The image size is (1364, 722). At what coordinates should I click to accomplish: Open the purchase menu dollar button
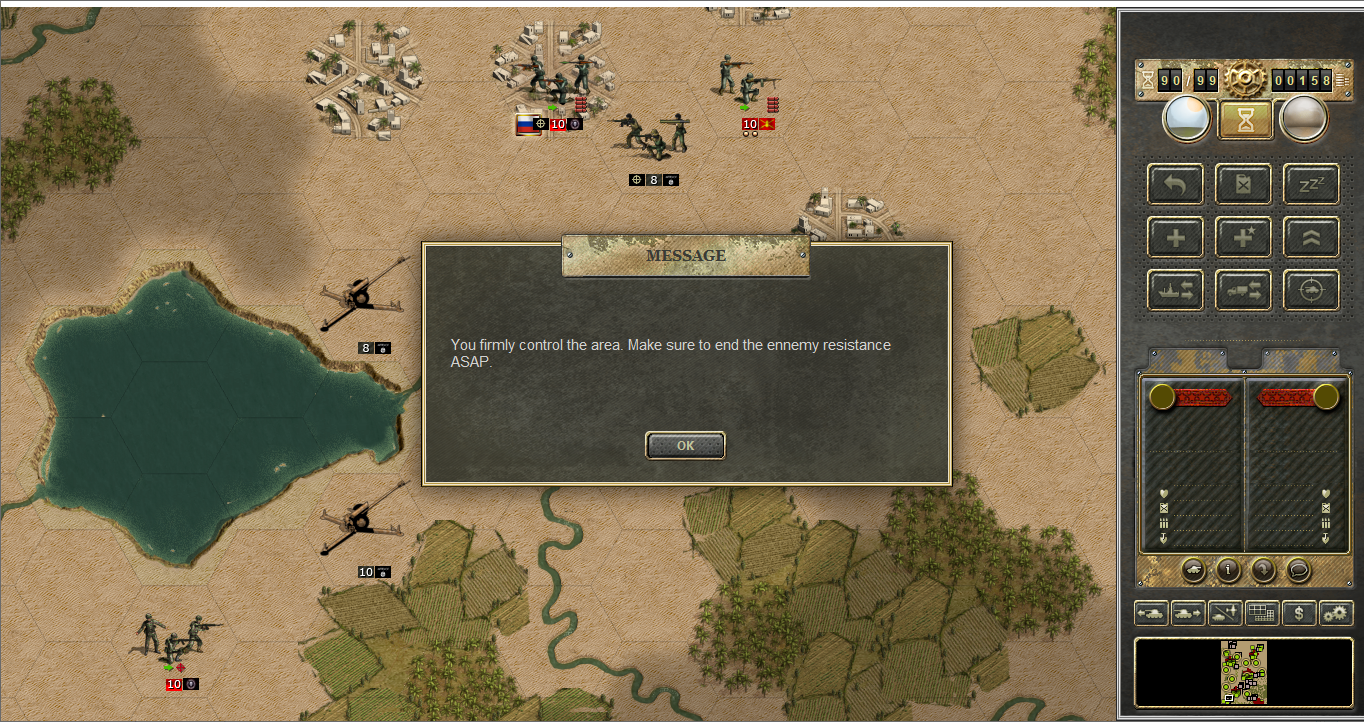coord(1298,612)
